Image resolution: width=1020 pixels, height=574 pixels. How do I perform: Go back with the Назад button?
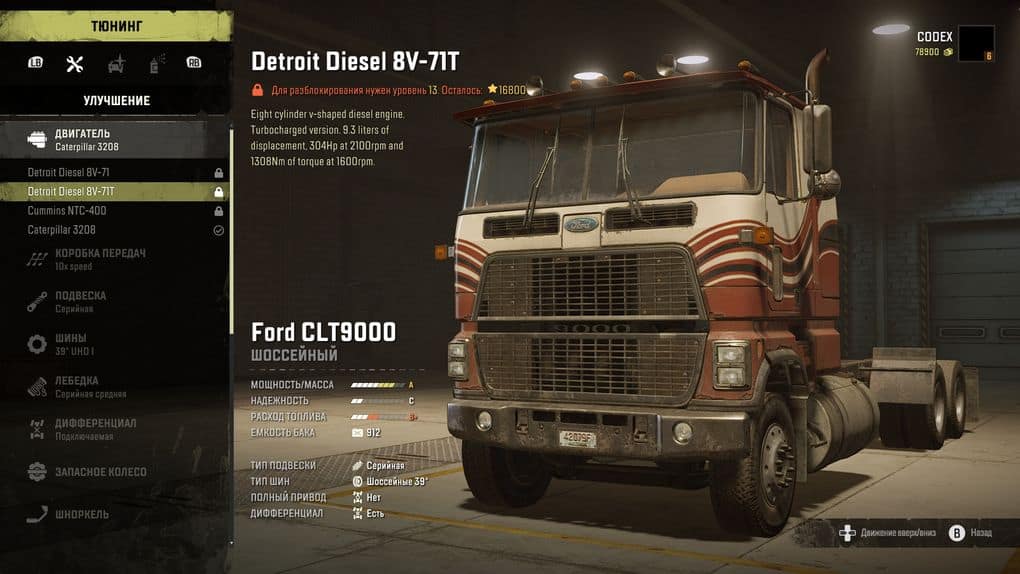coord(970,534)
